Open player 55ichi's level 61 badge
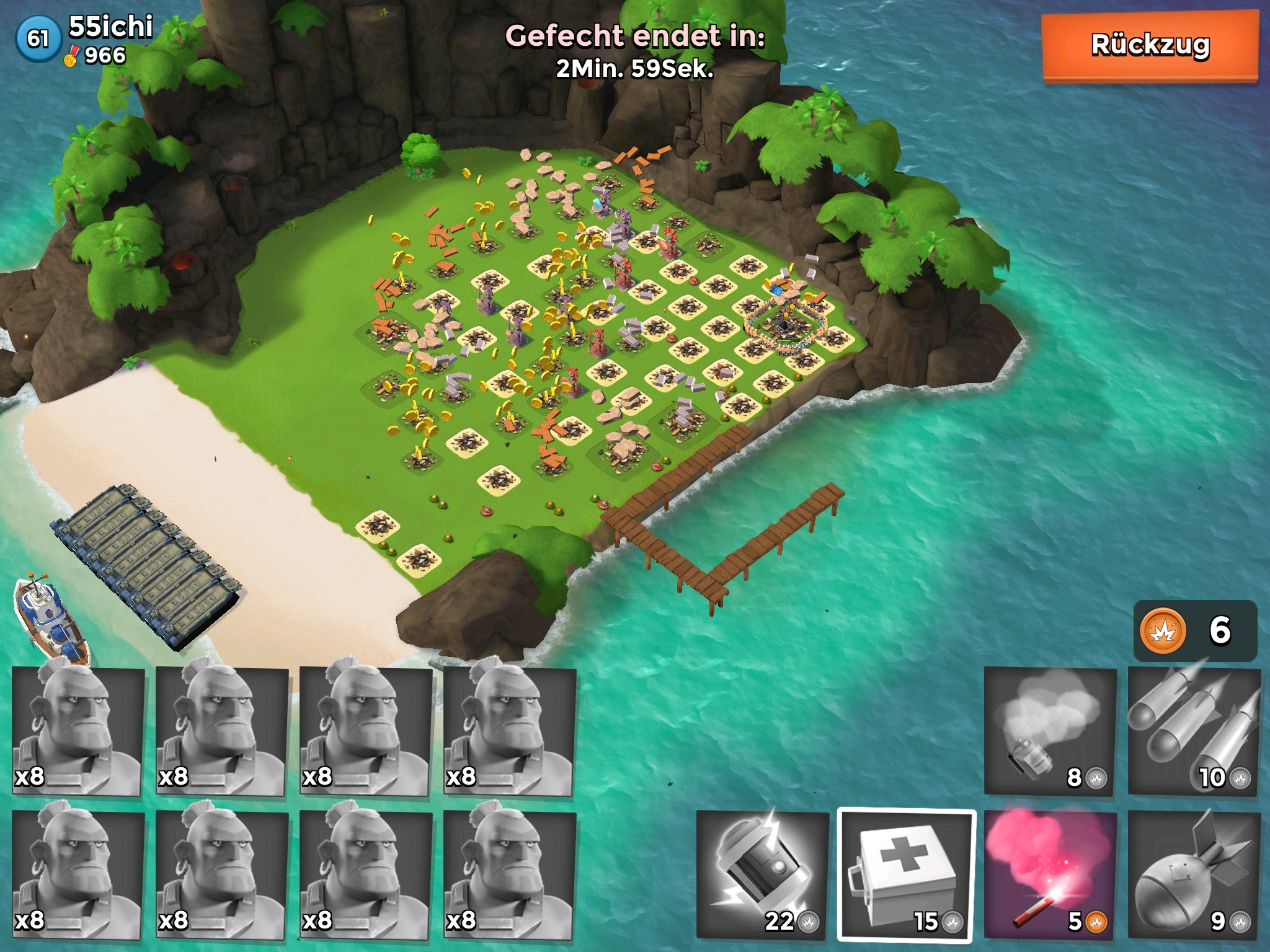 click(38, 38)
